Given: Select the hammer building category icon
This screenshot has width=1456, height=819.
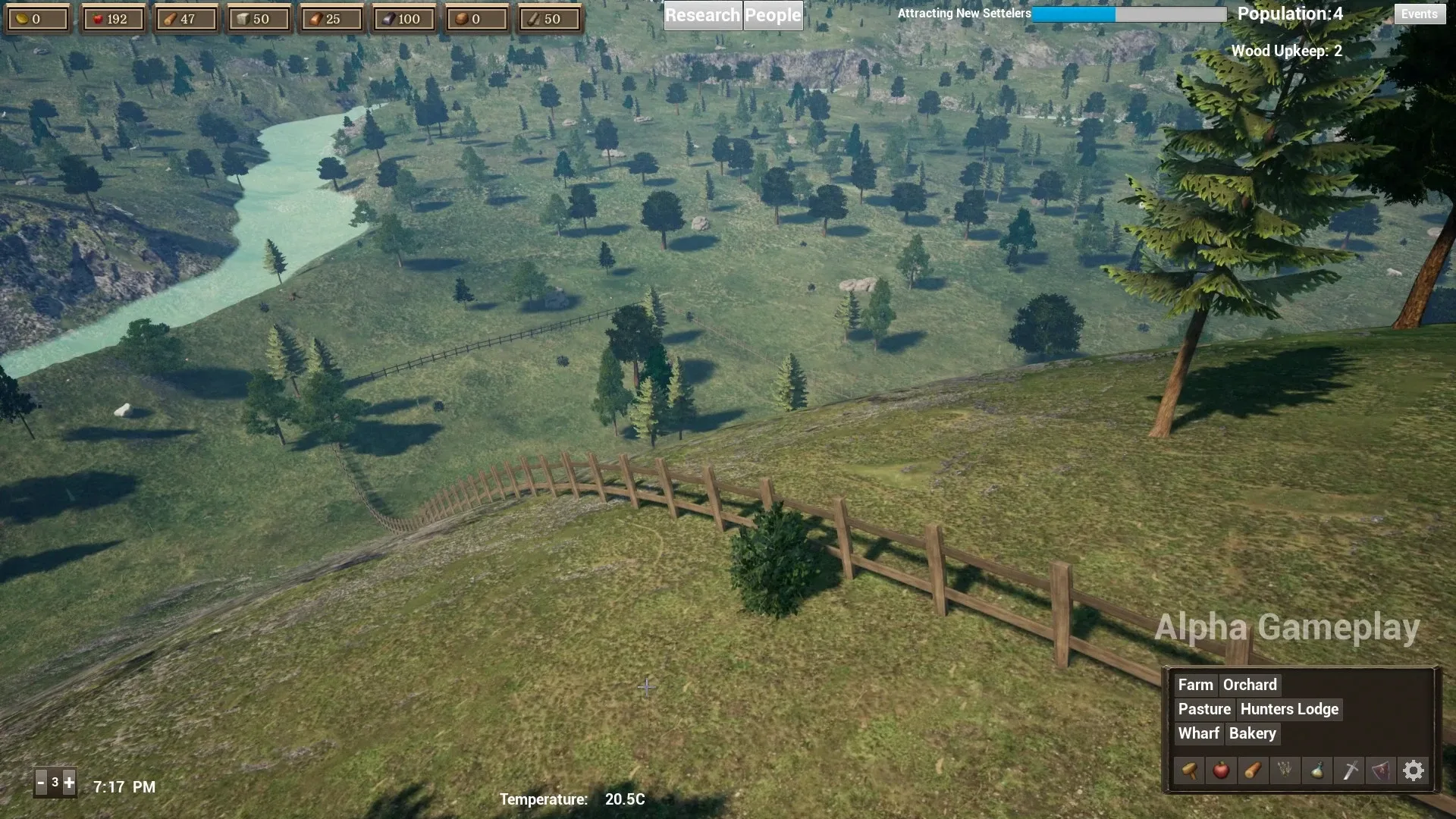Looking at the screenshot, I should click(1190, 770).
